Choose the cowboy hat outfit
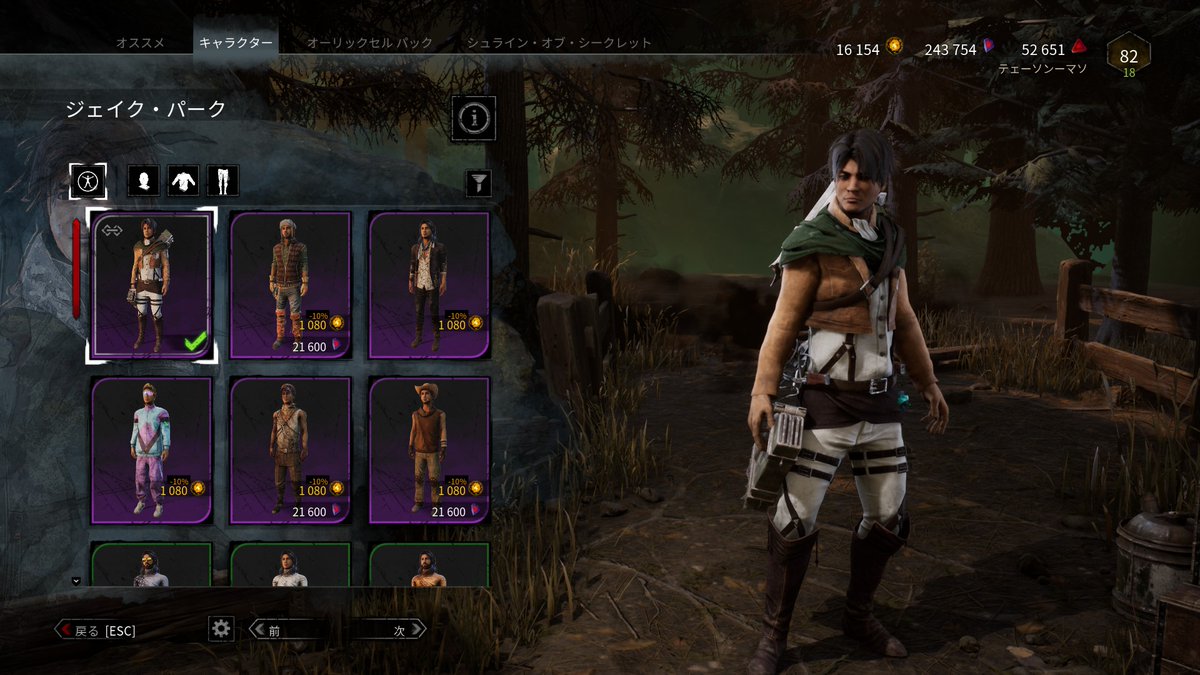The image size is (1200, 675). click(429, 450)
